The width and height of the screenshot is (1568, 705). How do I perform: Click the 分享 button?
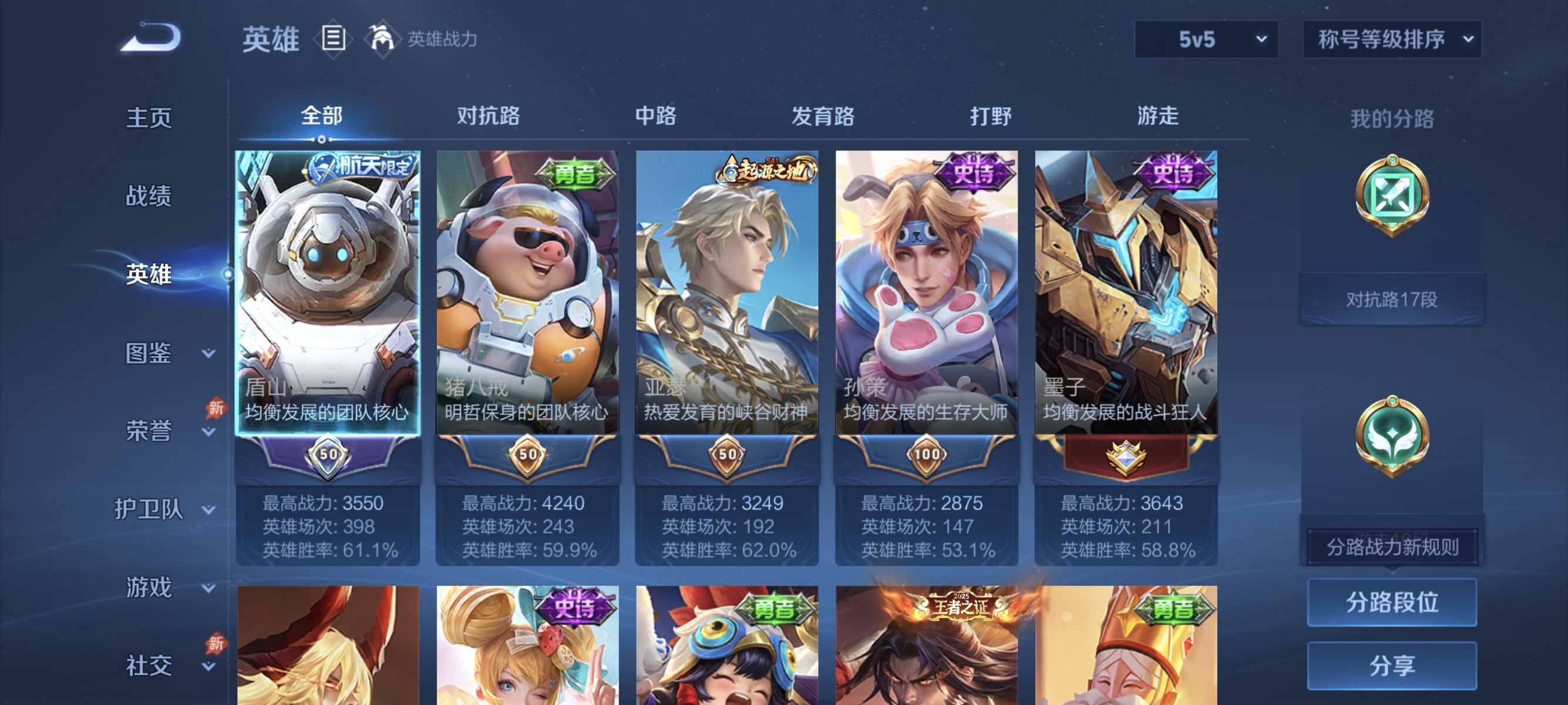[1392, 665]
